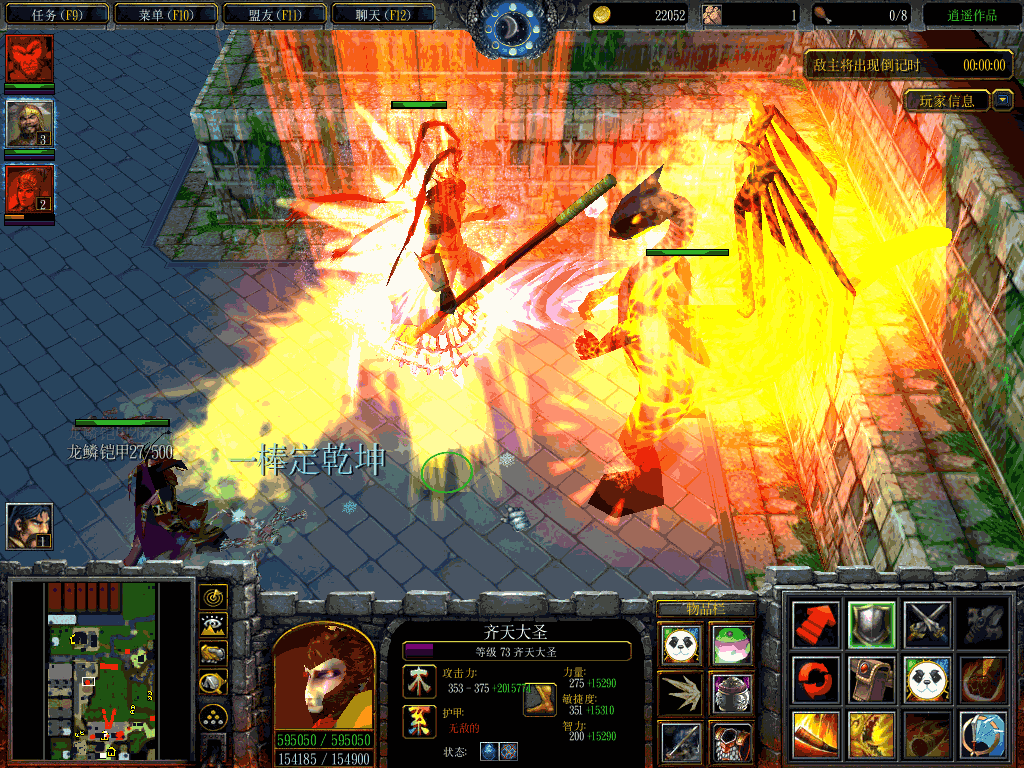Screen dimensions: 1024x768
Task: Choose the crossed swords attack command
Action: click(x=926, y=624)
